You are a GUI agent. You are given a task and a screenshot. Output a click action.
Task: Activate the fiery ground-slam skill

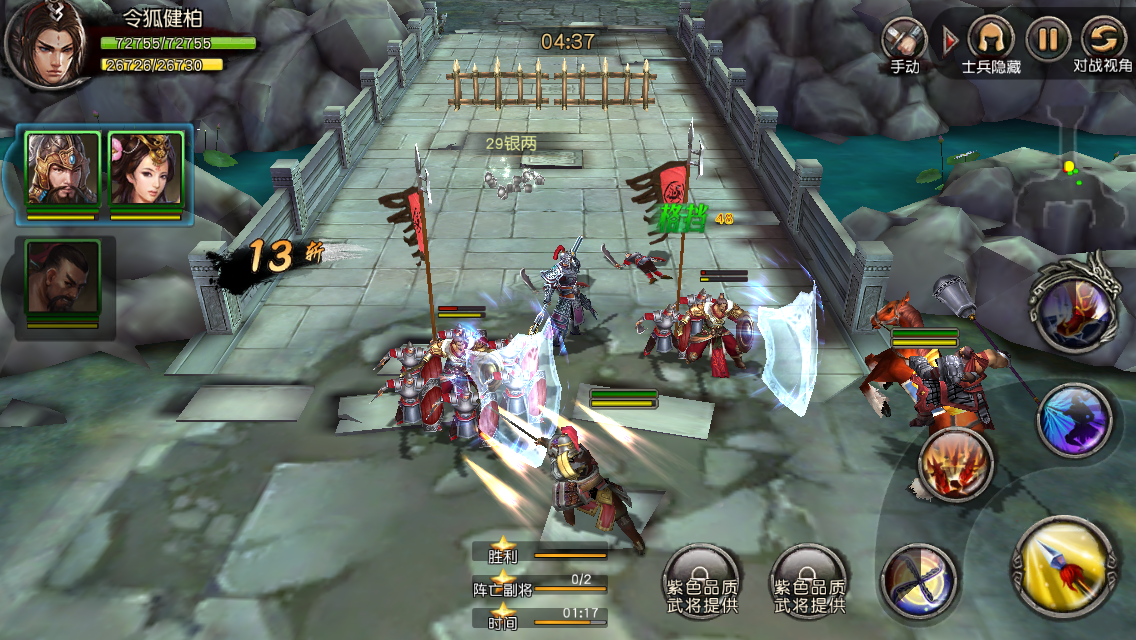pos(956,465)
